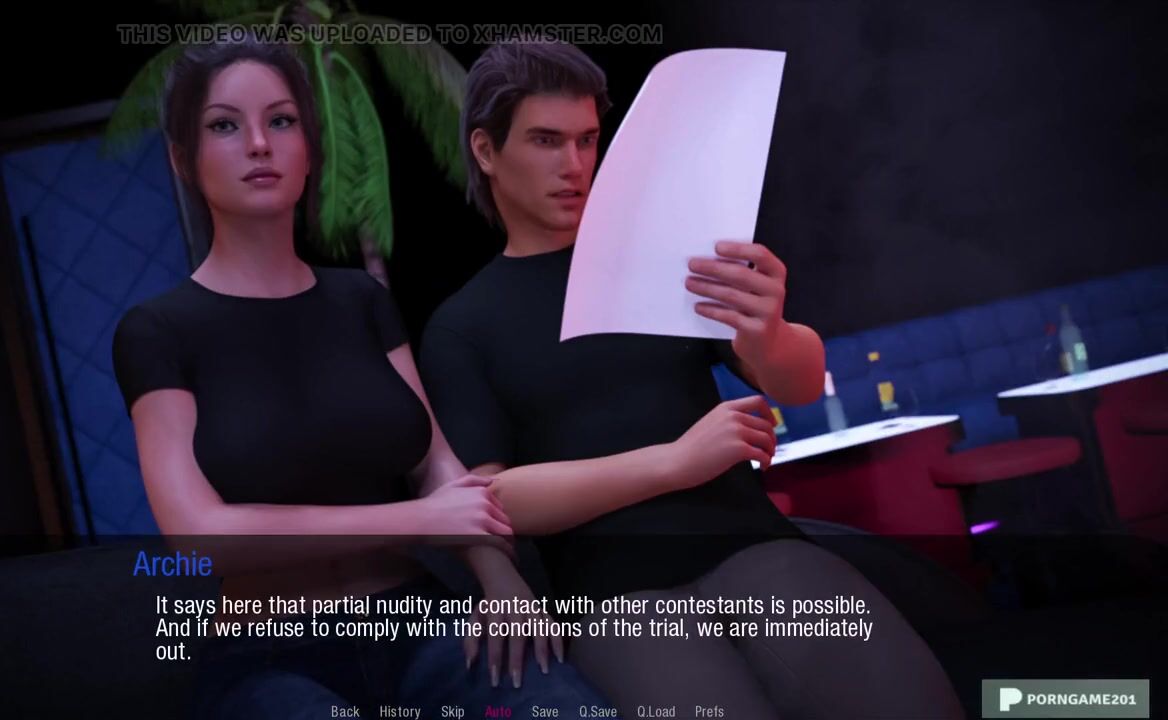Go back to the previous dialogue line
The height and width of the screenshot is (720, 1168).
(345, 711)
